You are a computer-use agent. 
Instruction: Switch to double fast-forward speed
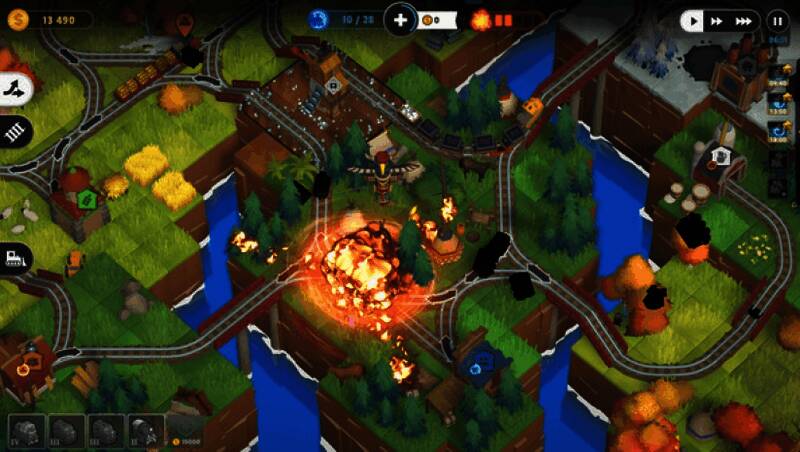717,20
